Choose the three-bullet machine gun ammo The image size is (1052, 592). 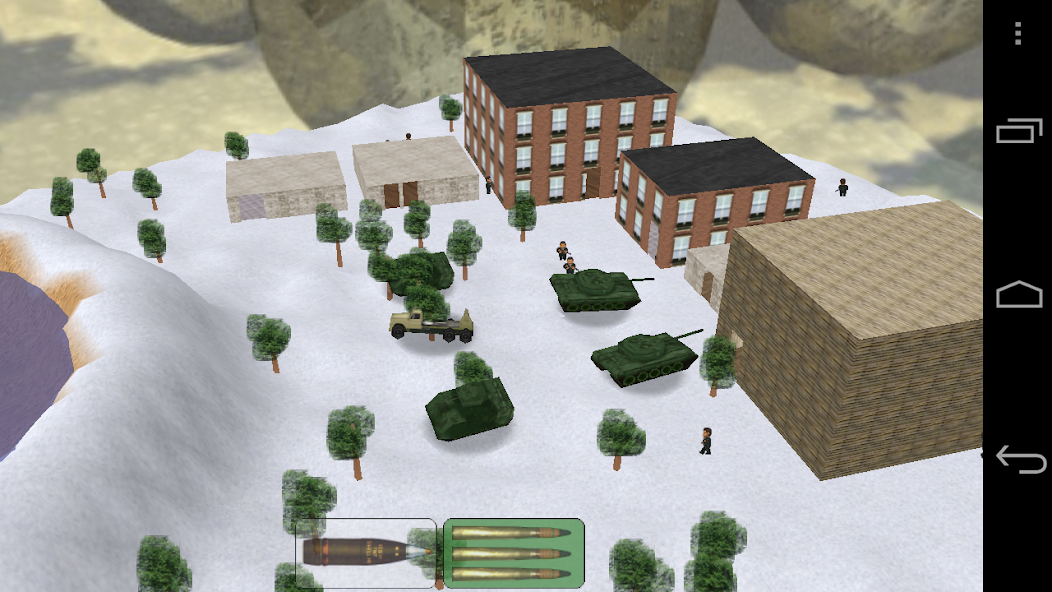coord(513,552)
